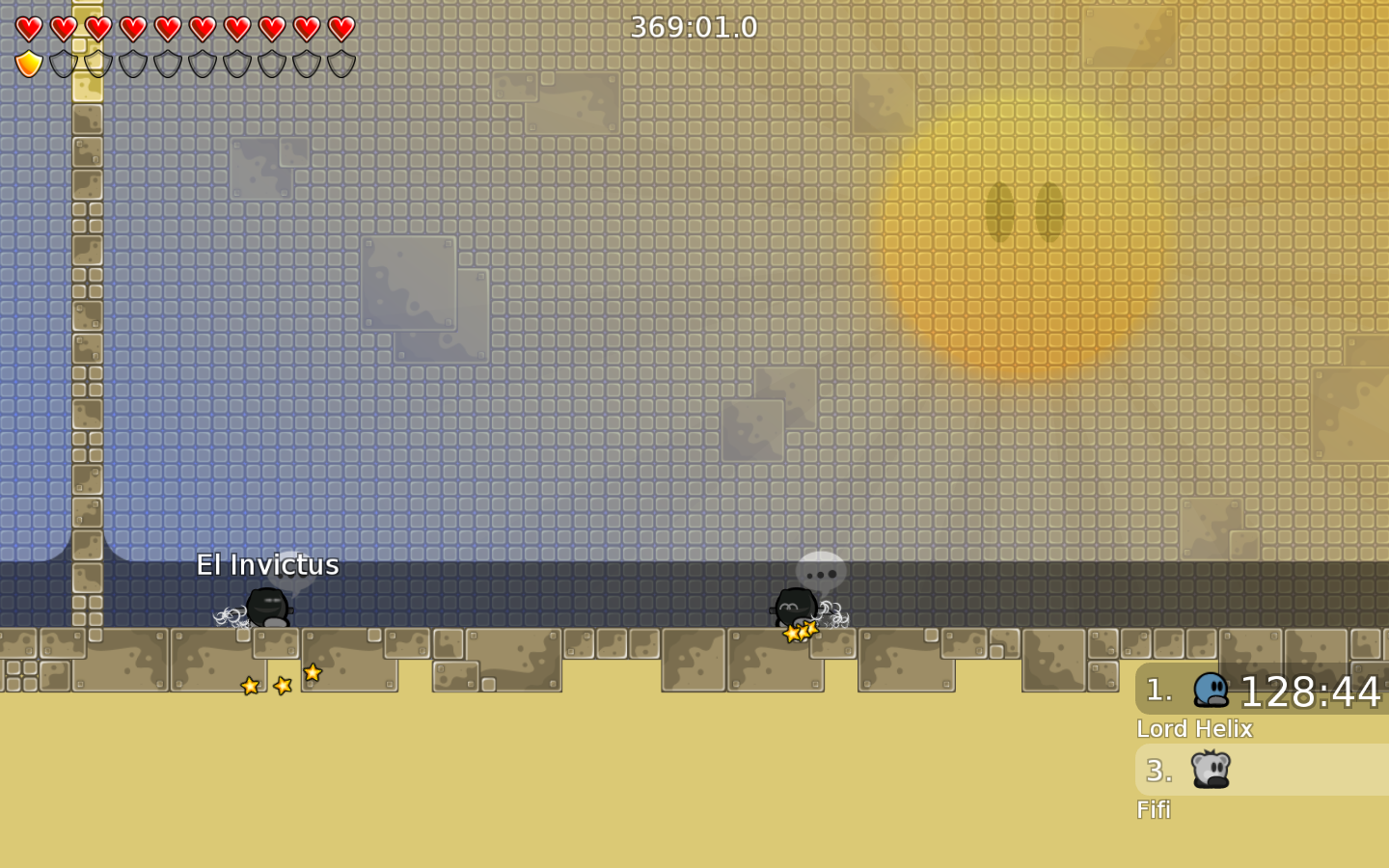Click the leftmost star on the ground
The height and width of the screenshot is (868, 1389).
click(249, 685)
